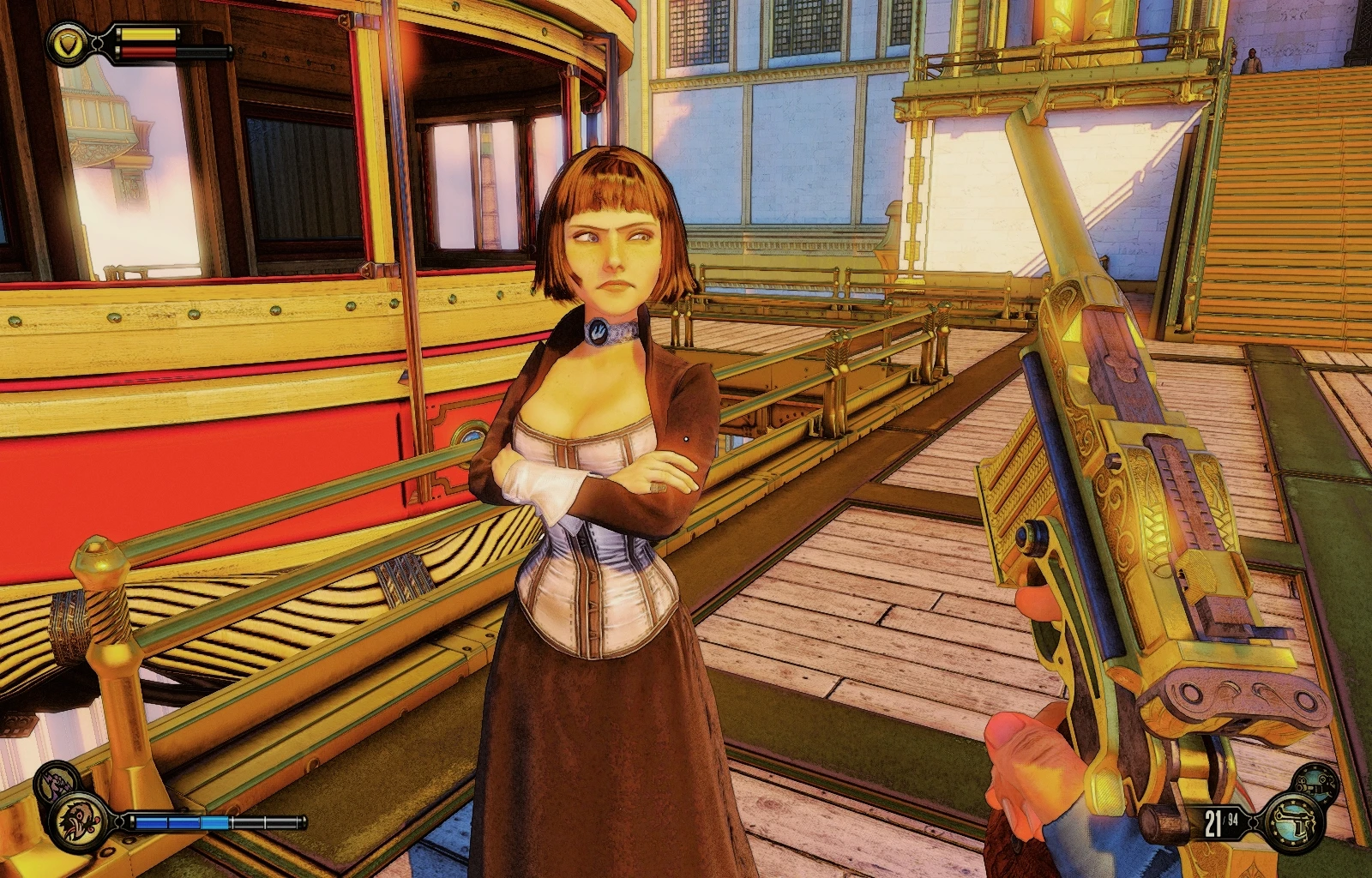This screenshot has width=1372, height=878.
Task: Click the equipped pistol weapon icon
Action: pos(1293,821)
